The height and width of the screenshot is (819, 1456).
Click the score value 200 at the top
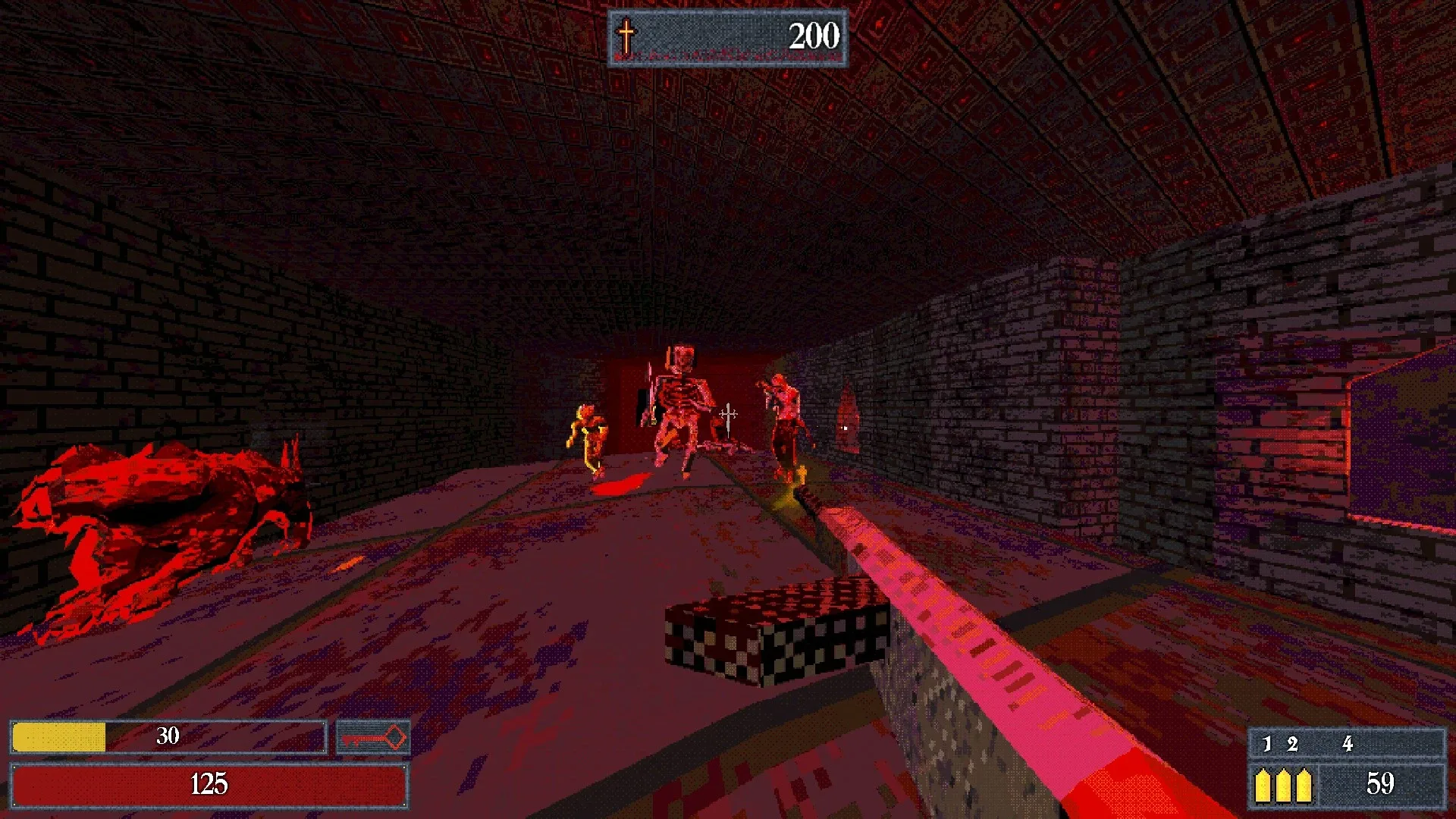(814, 34)
